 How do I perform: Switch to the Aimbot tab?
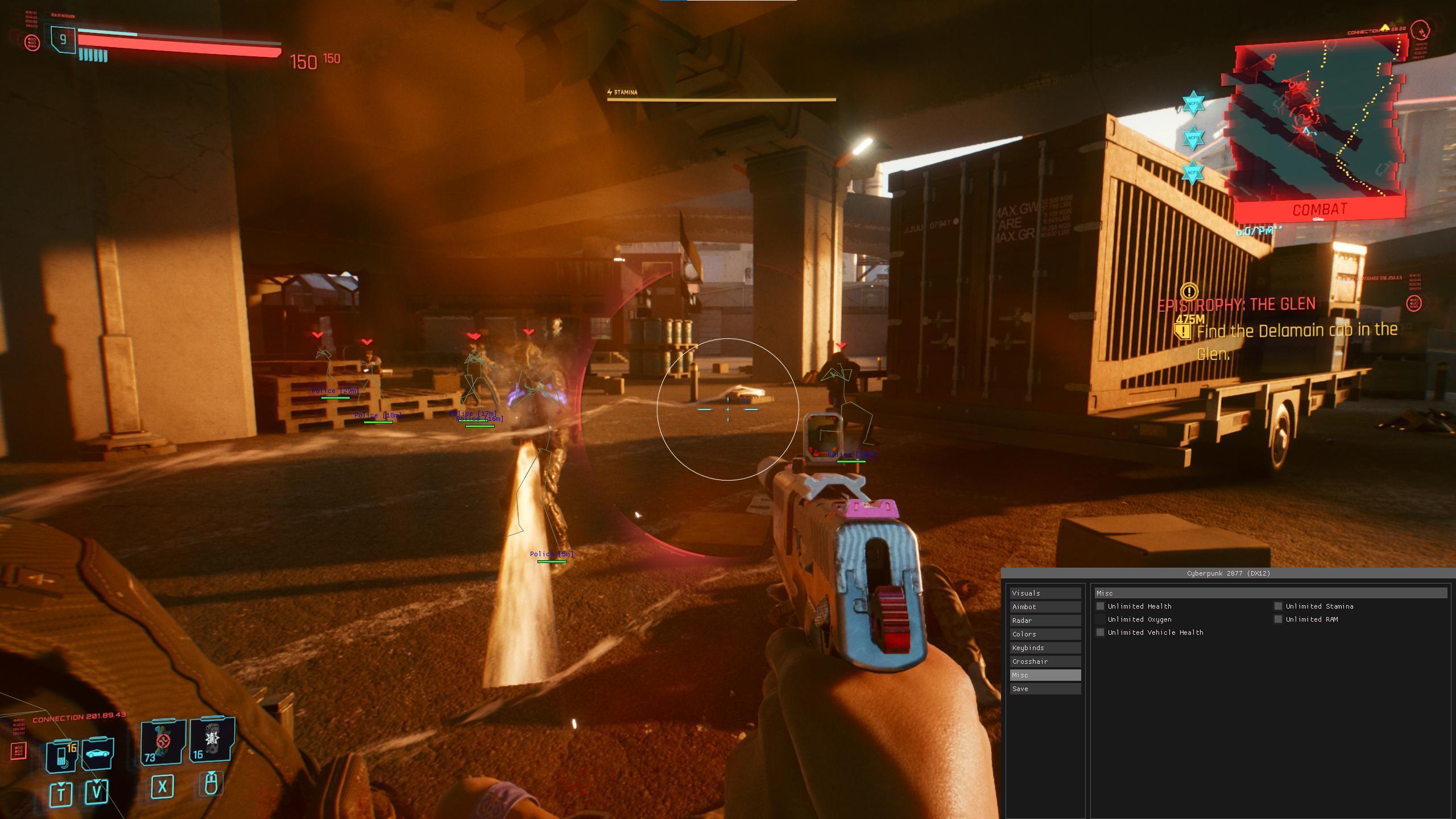[x=1045, y=607]
